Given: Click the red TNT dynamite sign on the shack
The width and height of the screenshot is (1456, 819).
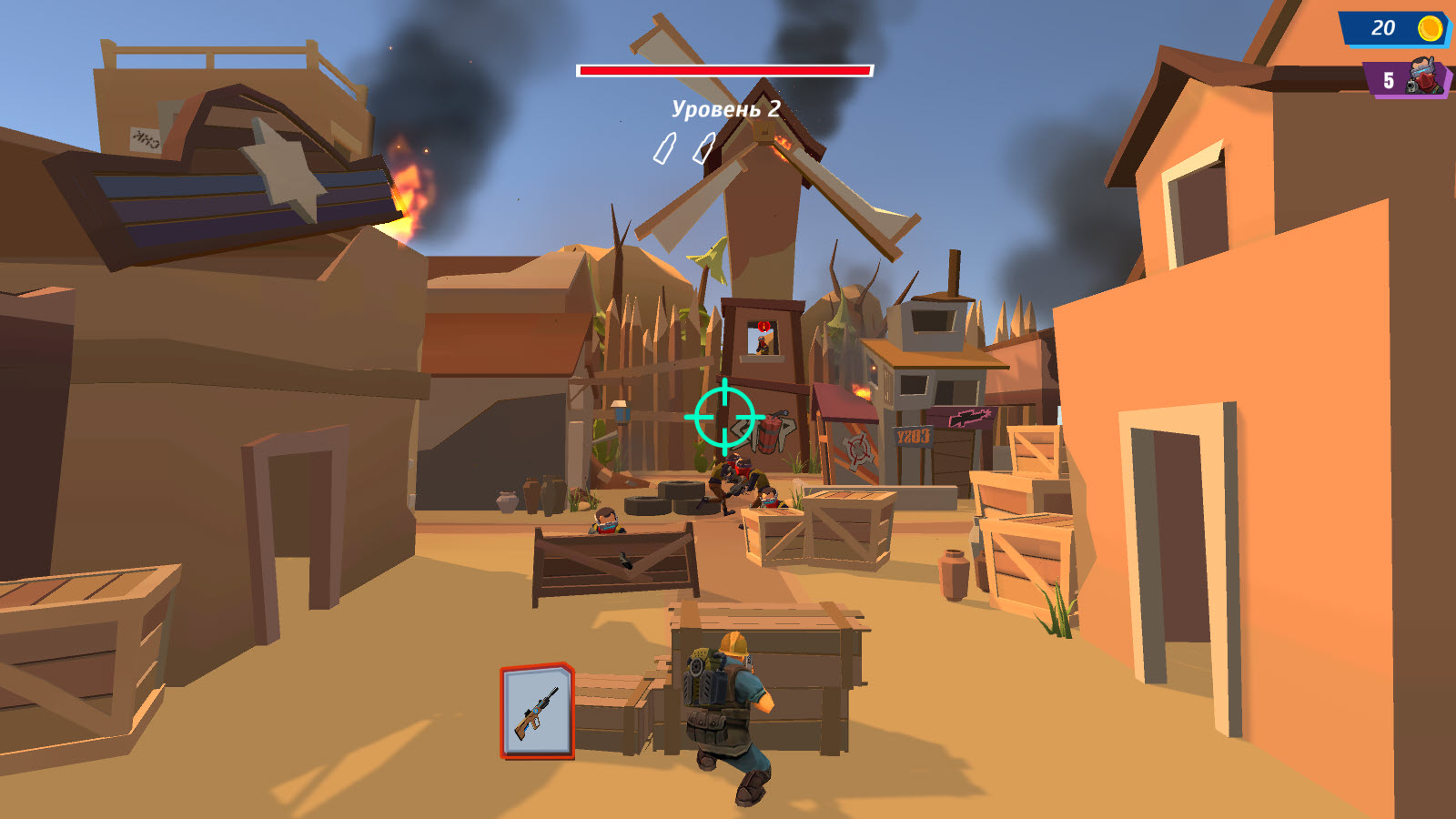Looking at the screenshot, I should 769,435.
